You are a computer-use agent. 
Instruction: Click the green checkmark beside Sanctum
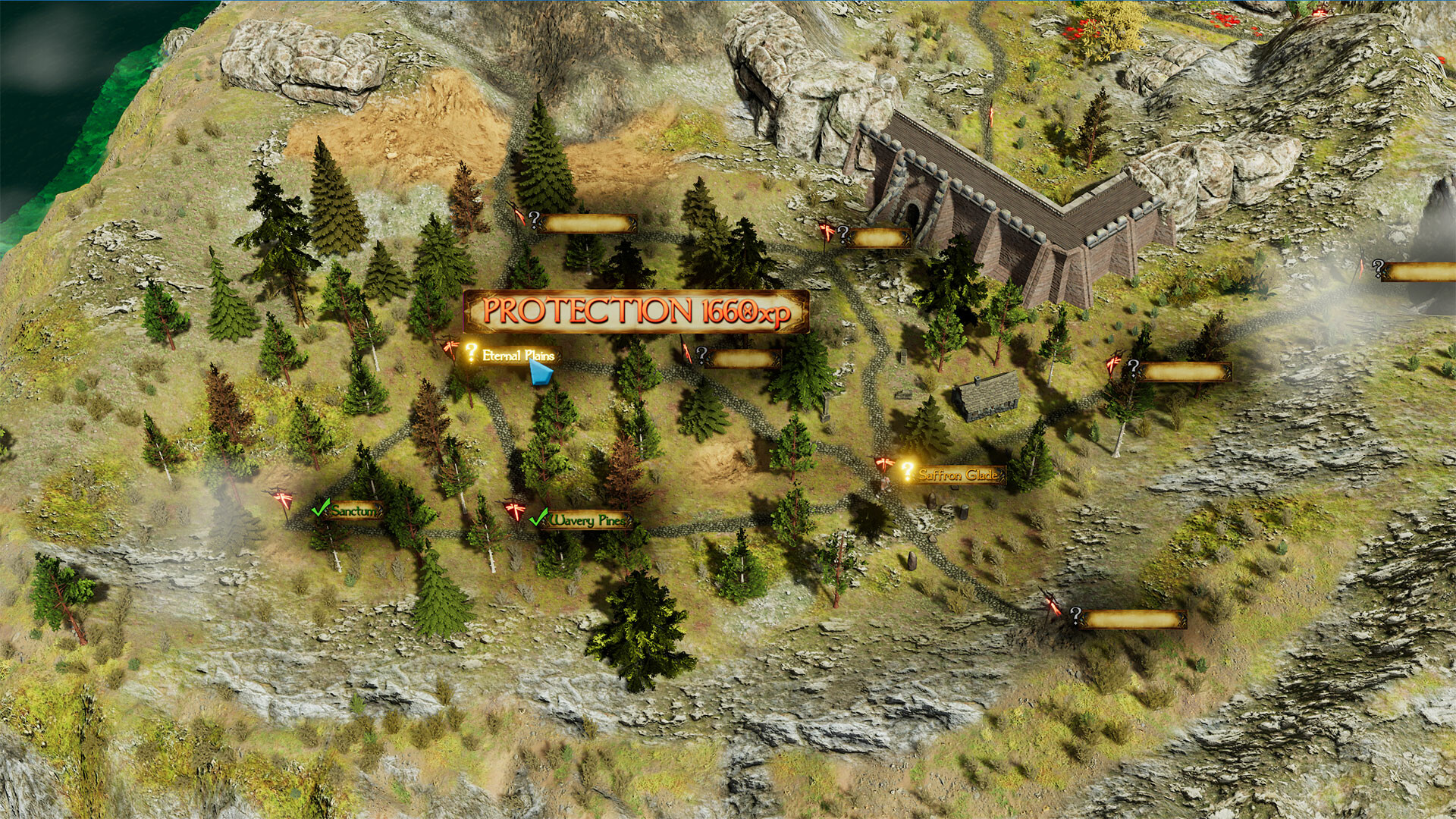point(322,508)
